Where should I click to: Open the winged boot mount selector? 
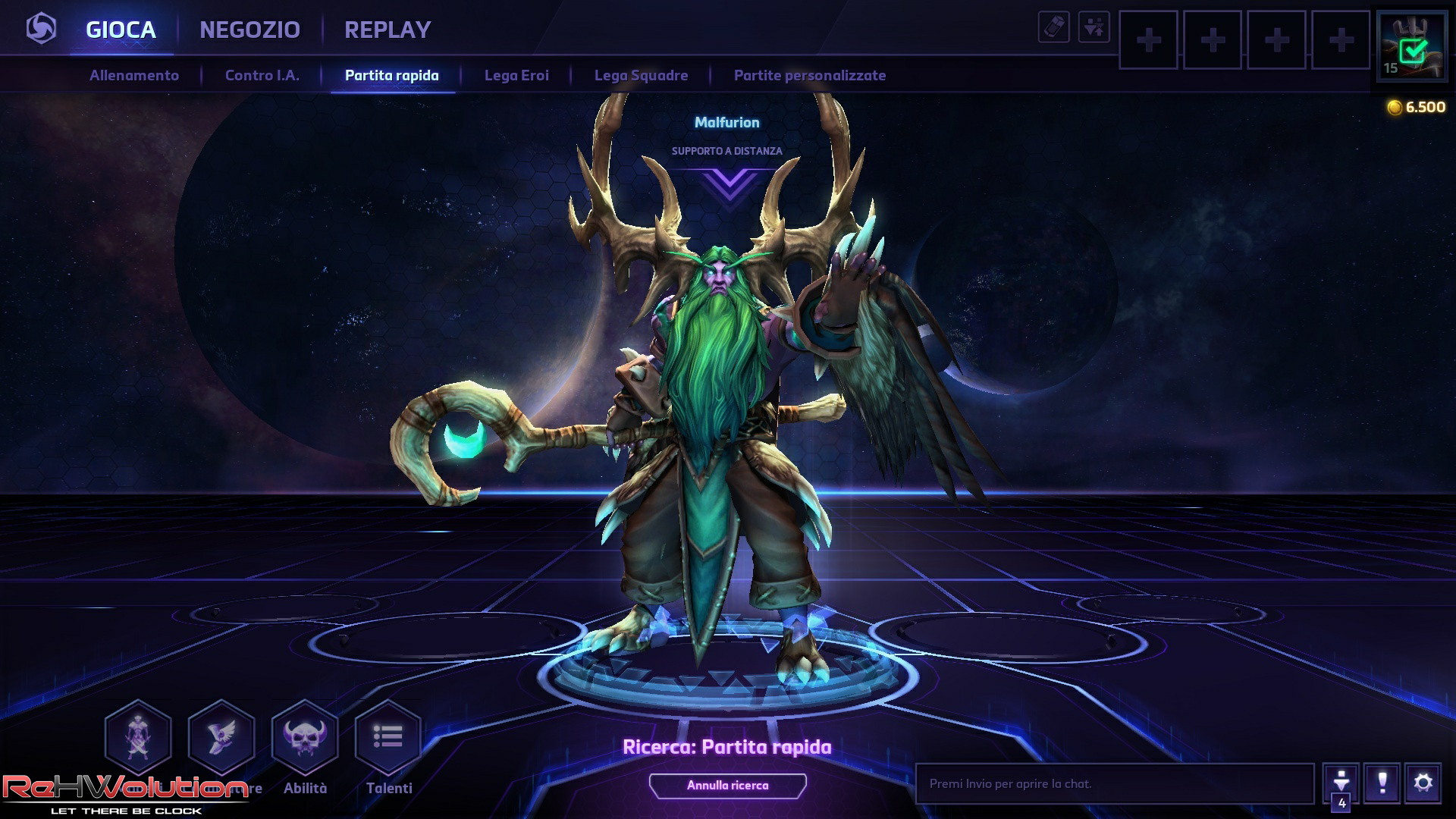(x=221, y=737)
